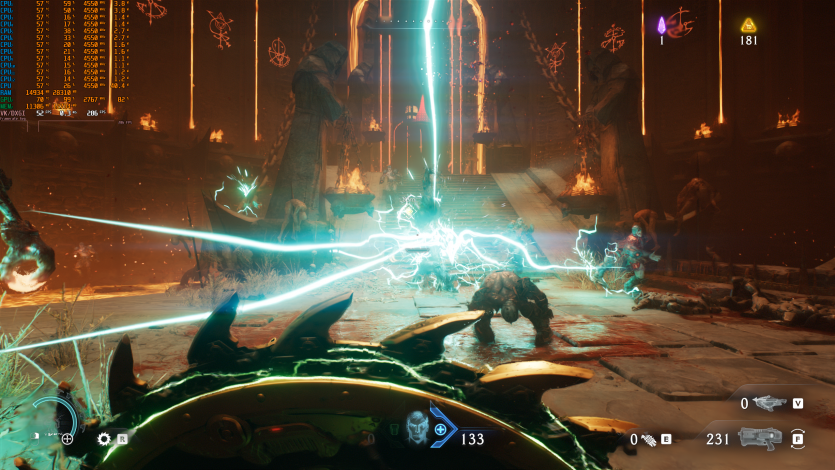Click the gold triangle currency icon

(748, 25)
